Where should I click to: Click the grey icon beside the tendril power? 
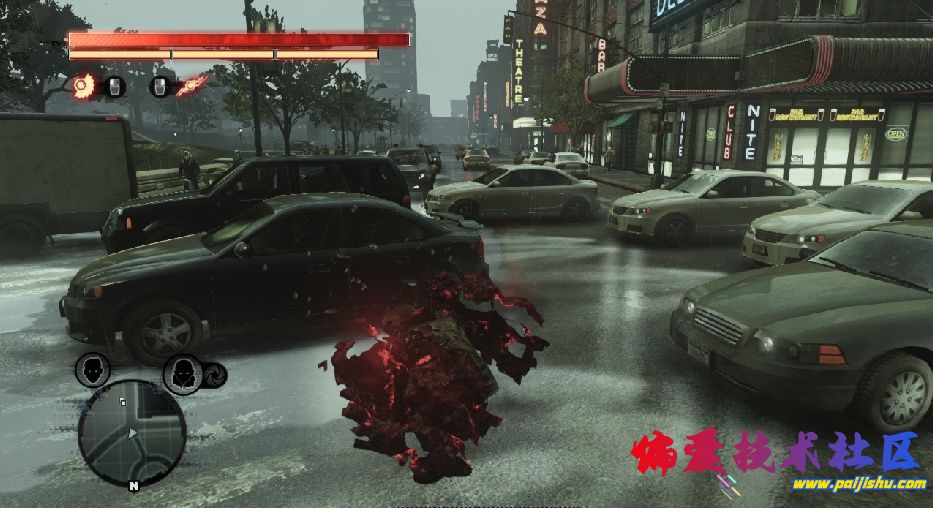click(x=160, y=87)
